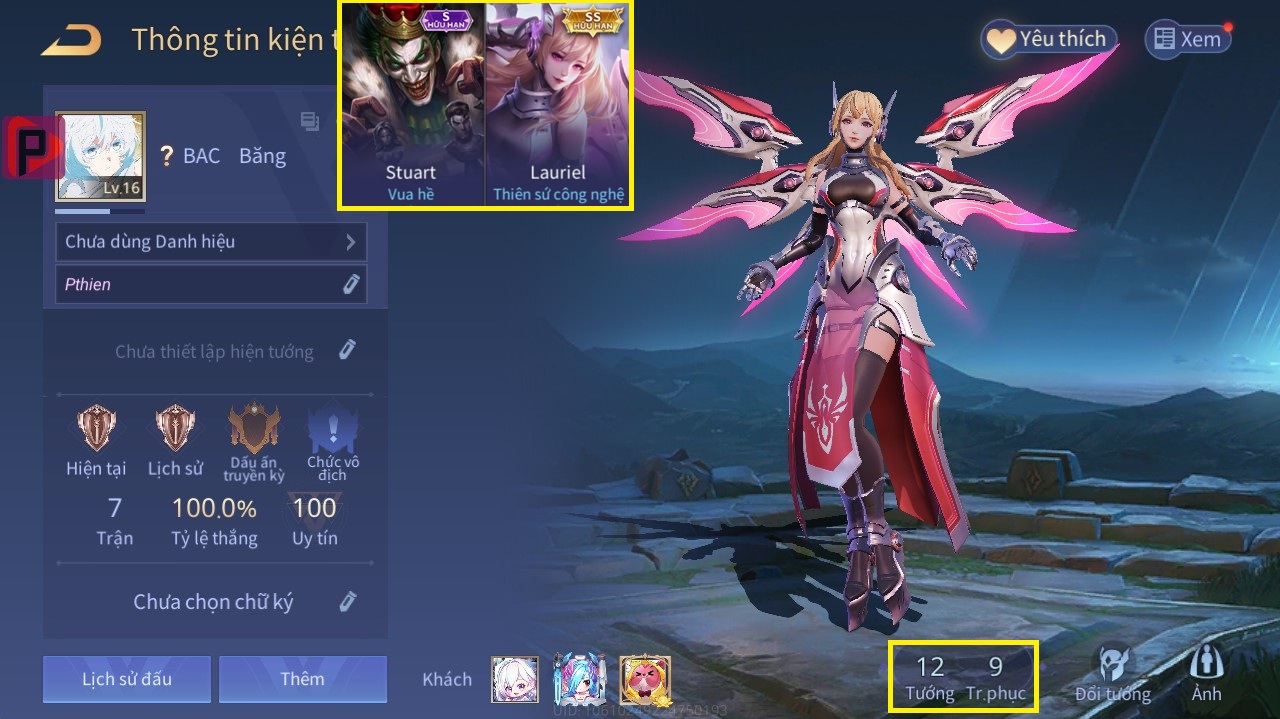This screenshot has width=1280, height=719.
Task: Click the player avatar portrait
Action: 100,156
